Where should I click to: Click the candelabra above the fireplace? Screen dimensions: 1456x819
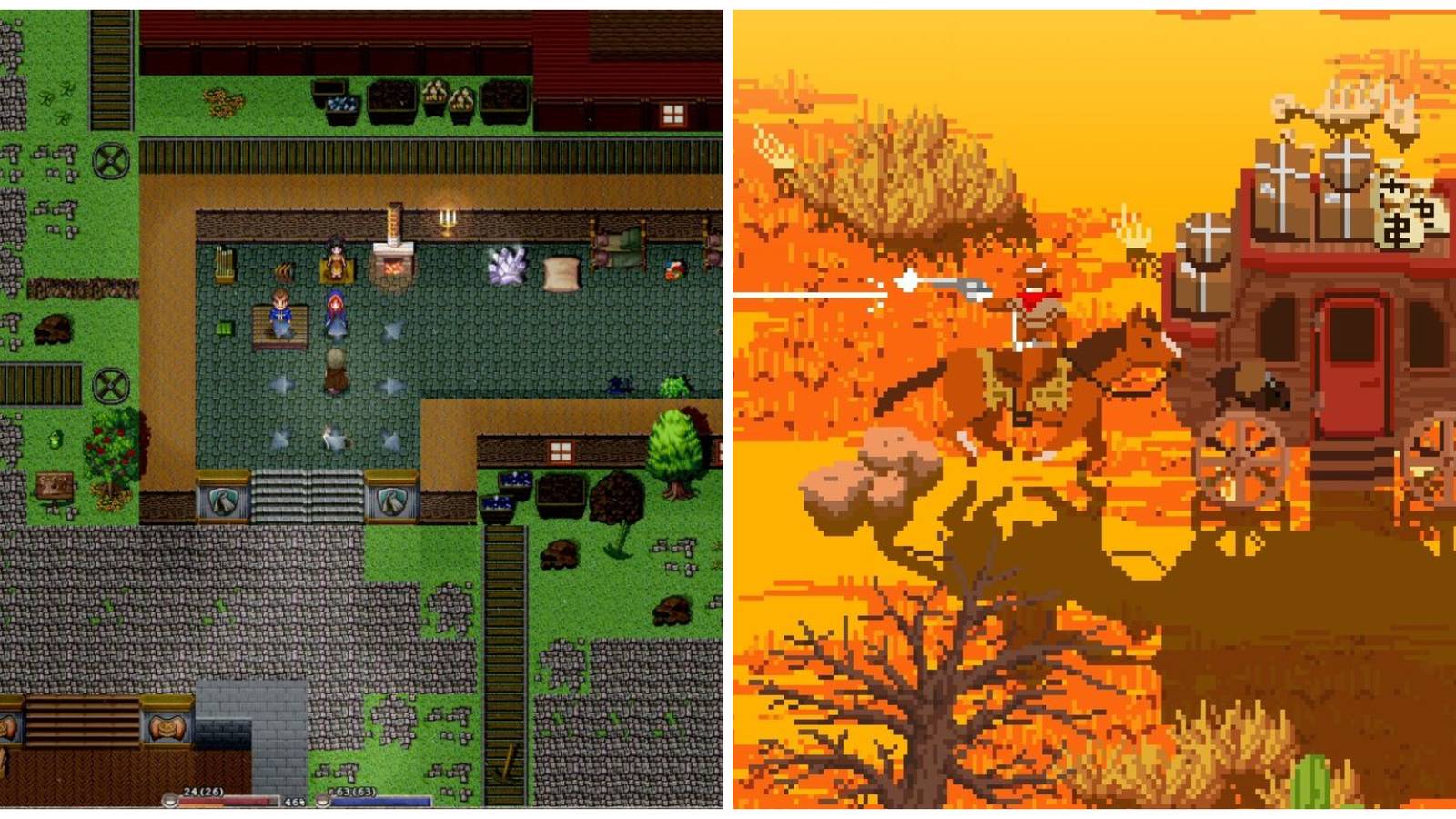[447, 218]
